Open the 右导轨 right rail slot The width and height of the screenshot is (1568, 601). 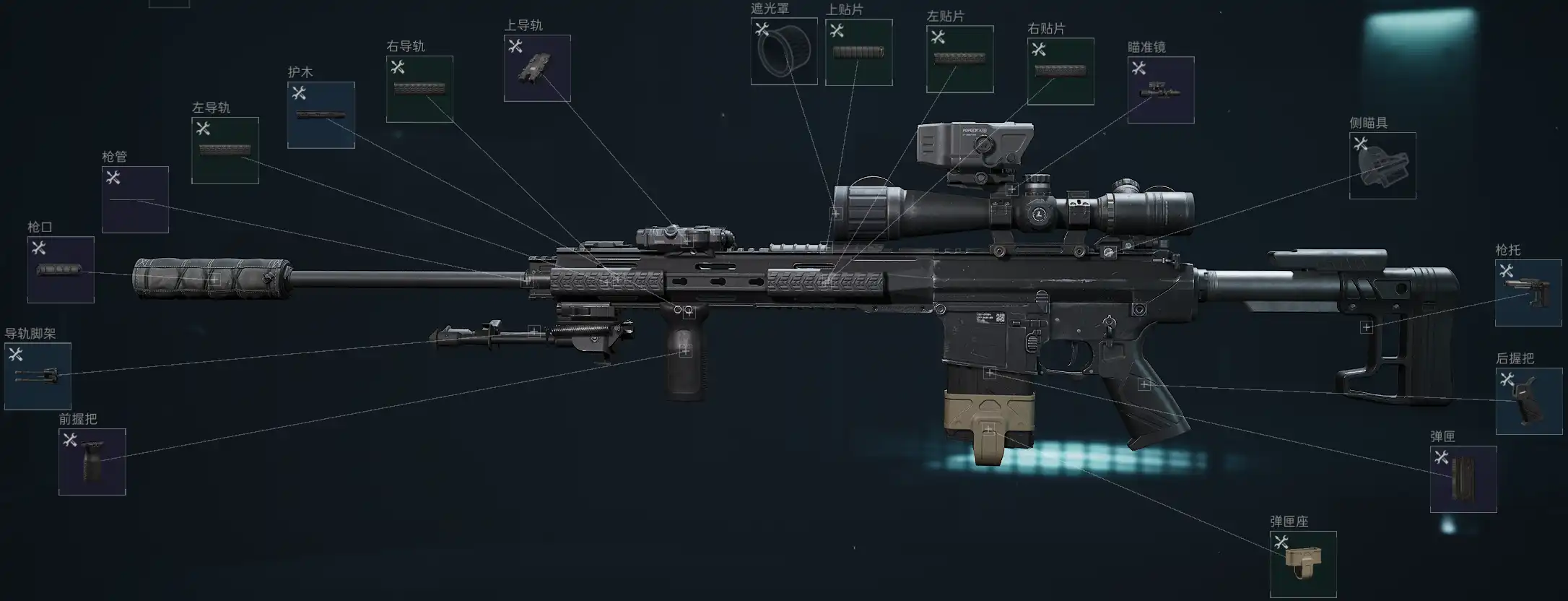(x=419, y=89)
